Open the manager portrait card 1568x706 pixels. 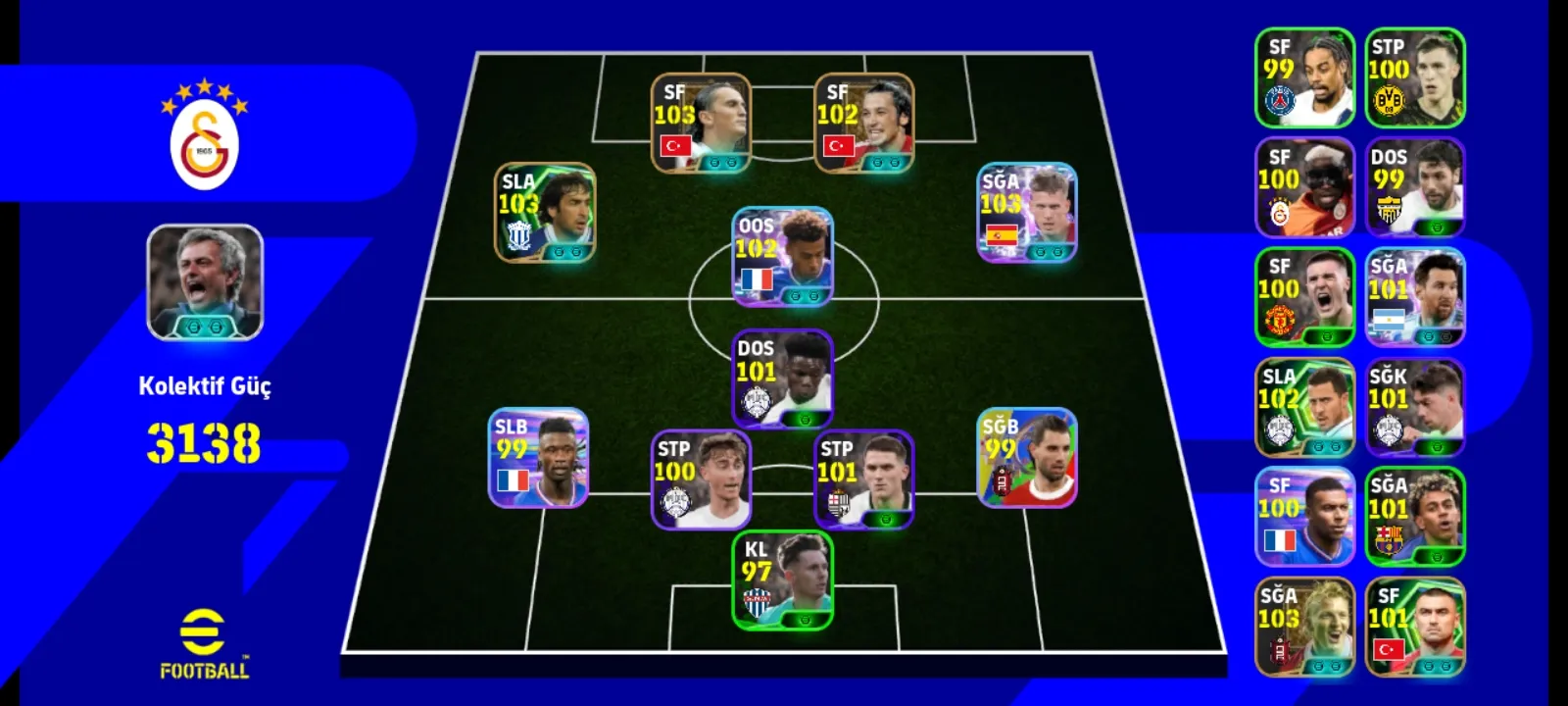click(x=205, y=282)
